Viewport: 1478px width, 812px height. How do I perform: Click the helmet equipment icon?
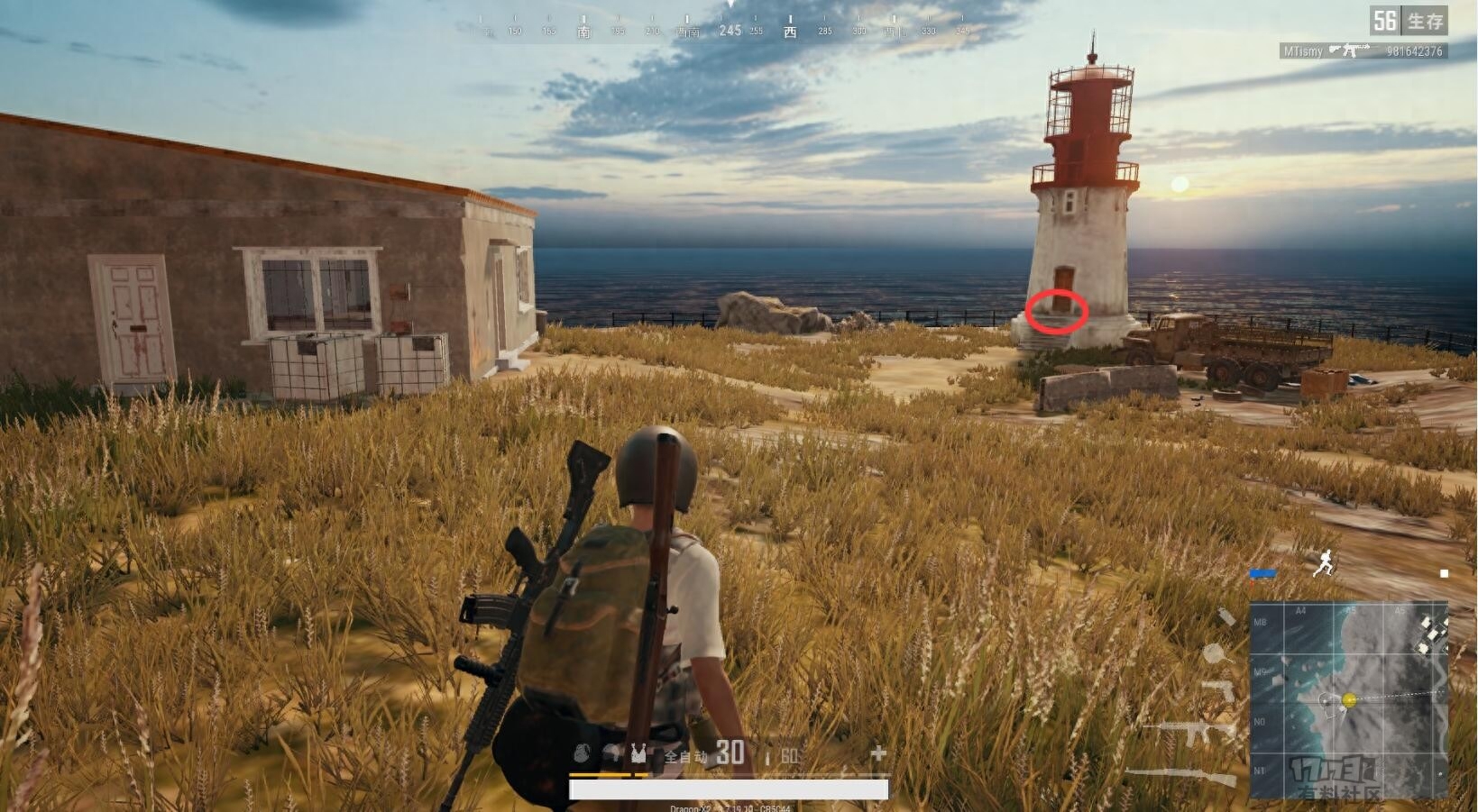(614, 753)
